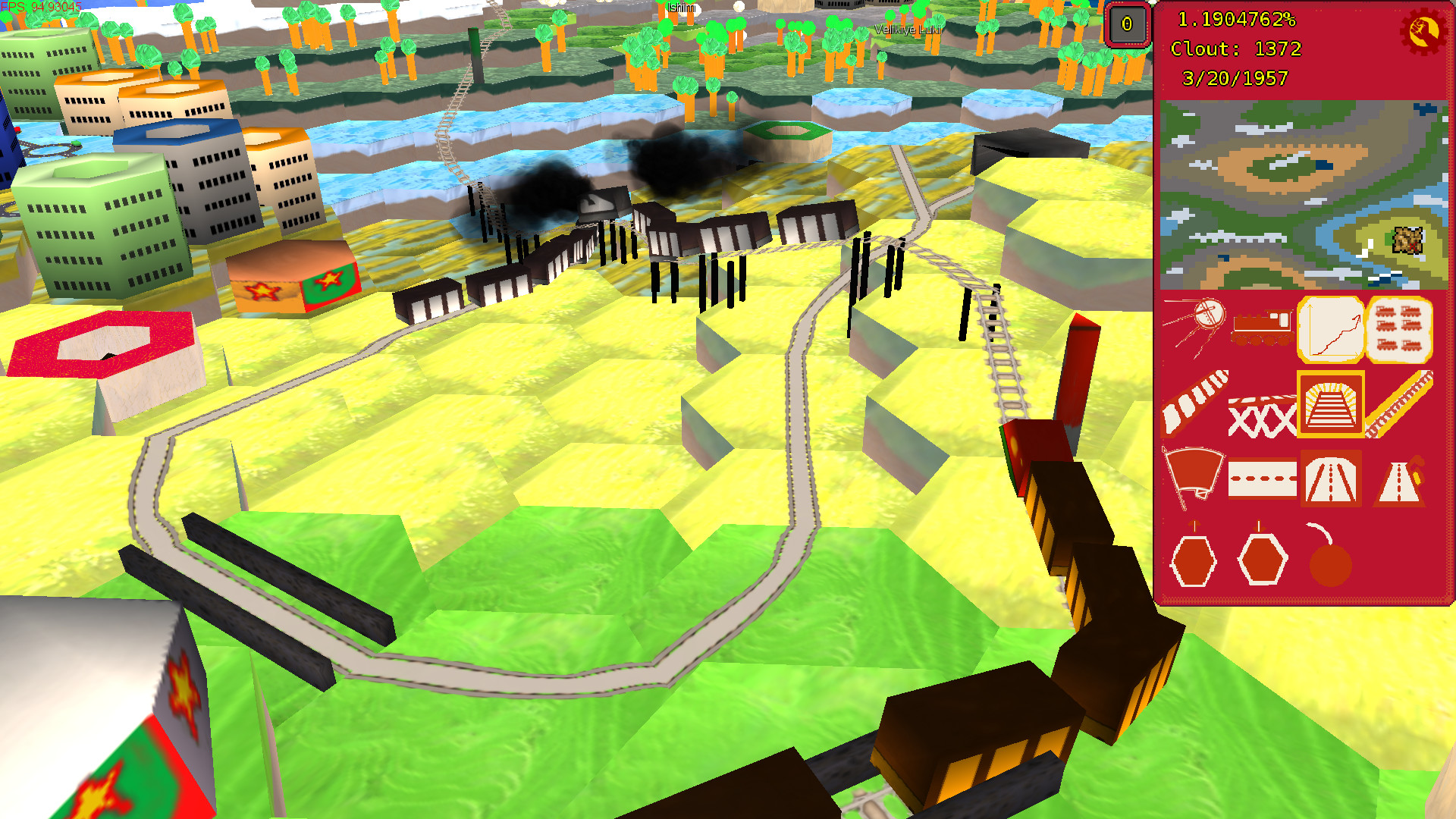The height and width of the screenshot is (819, 1456).
Task: Click the Velikiye Luki city label
Action: (x=907, y=30)
